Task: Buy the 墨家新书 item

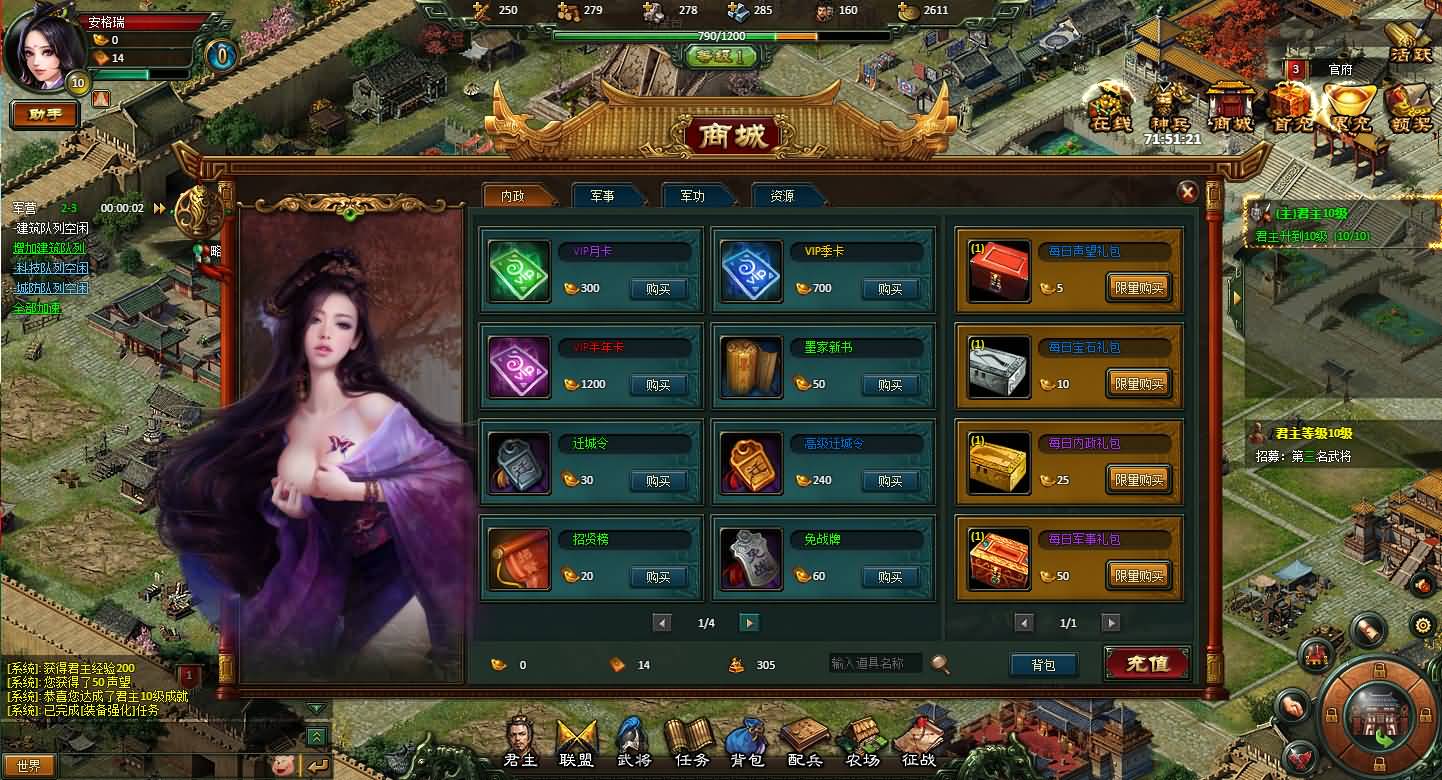Action: 889,385
